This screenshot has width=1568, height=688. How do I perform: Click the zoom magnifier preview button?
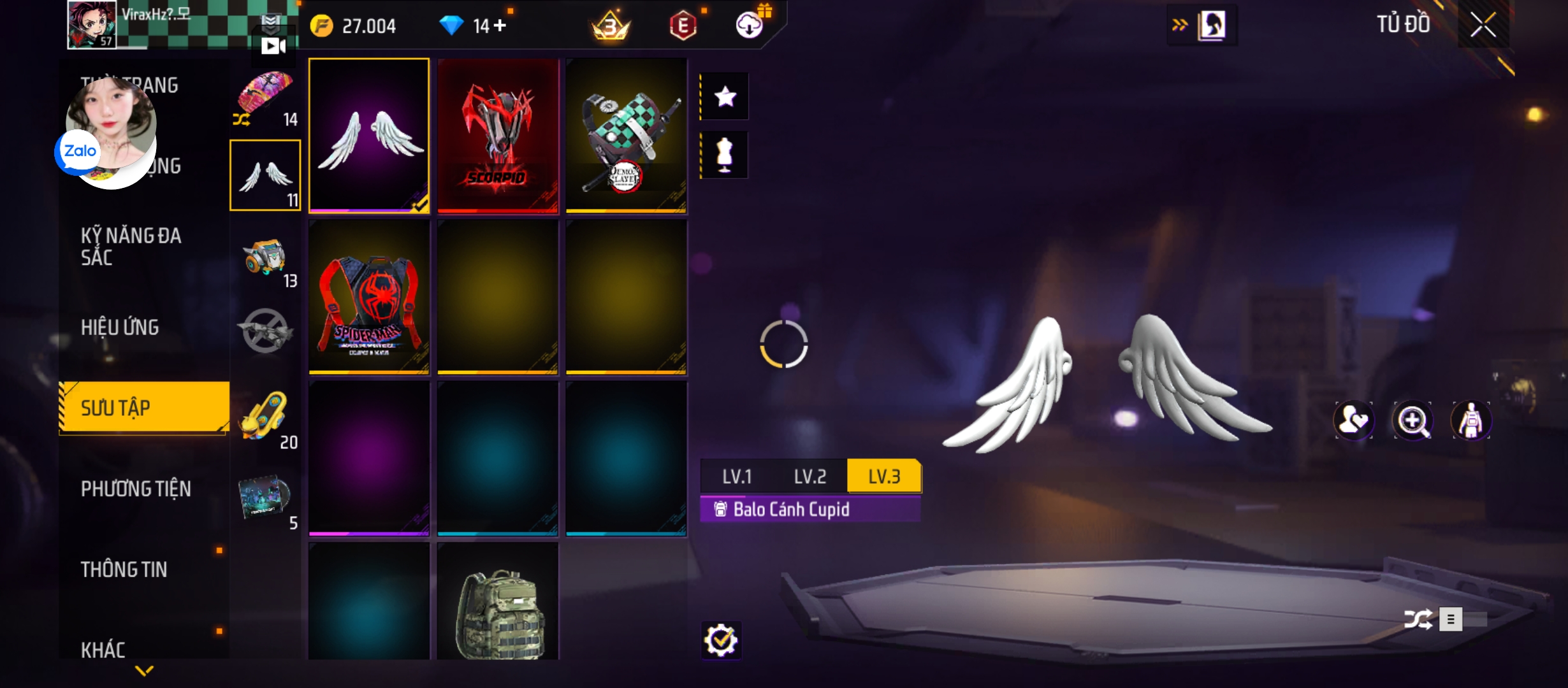coord(1412,420)
